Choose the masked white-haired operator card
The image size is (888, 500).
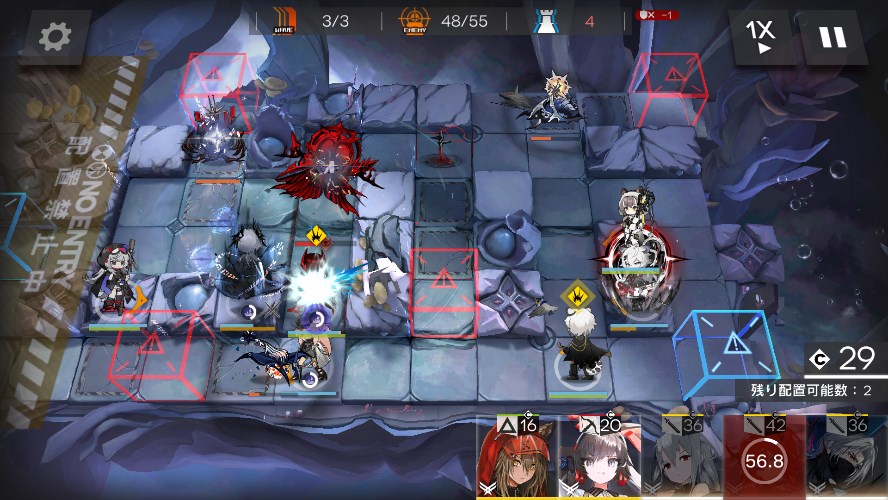click(x=846, y=458)
